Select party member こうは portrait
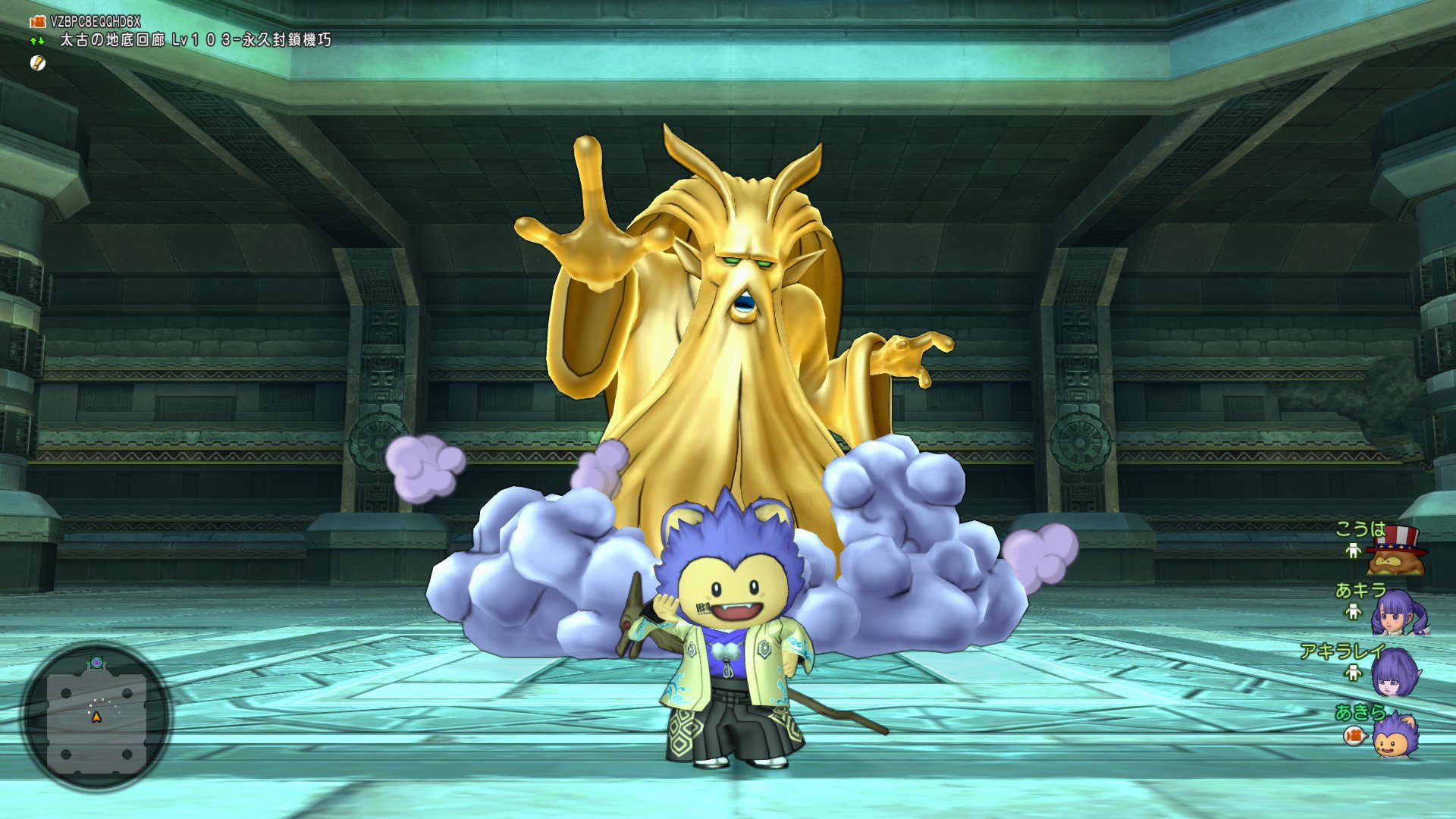Viewport: 1456px width, 819px height. tap(1395, 552)
